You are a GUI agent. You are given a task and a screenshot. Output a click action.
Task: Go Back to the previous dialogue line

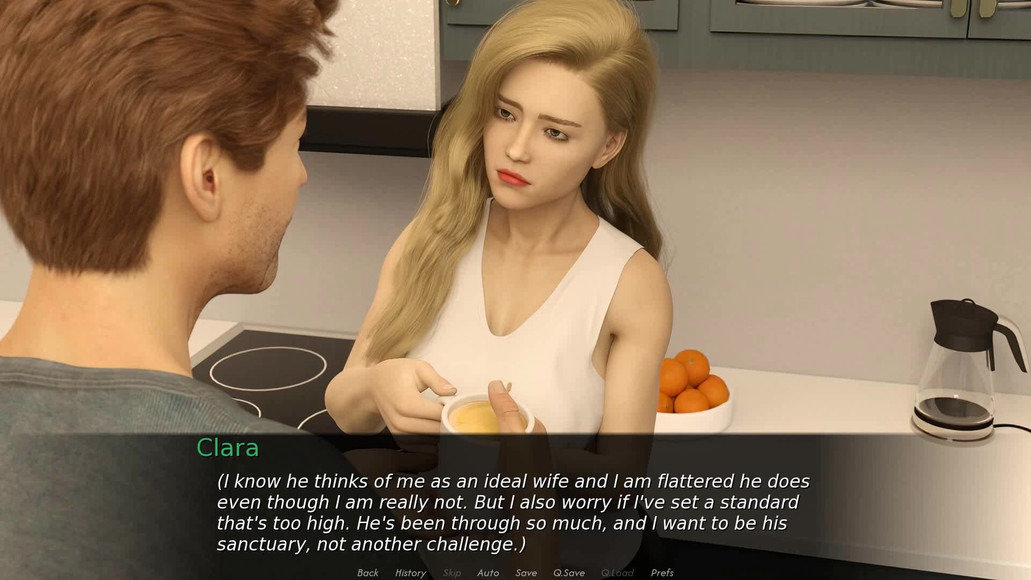368,573
